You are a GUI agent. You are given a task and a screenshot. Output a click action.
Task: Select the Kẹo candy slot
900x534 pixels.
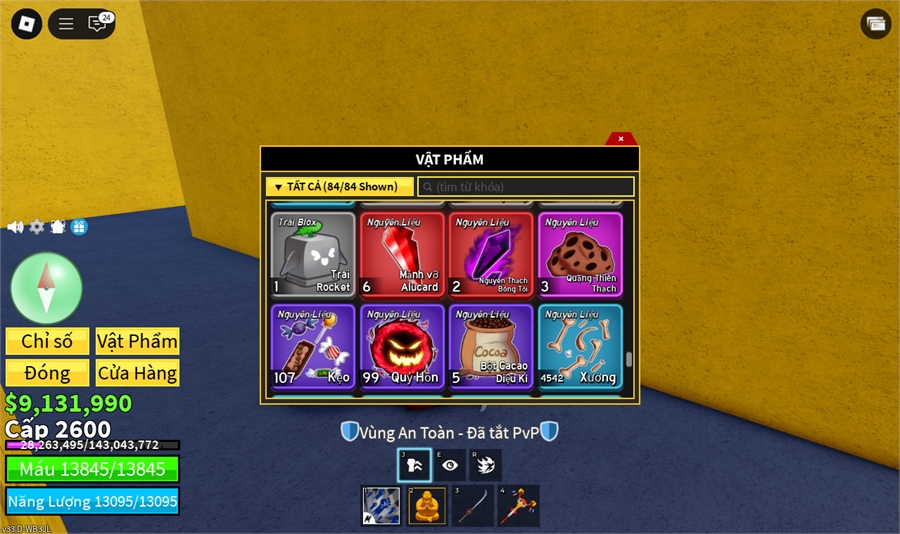point(313,346)
